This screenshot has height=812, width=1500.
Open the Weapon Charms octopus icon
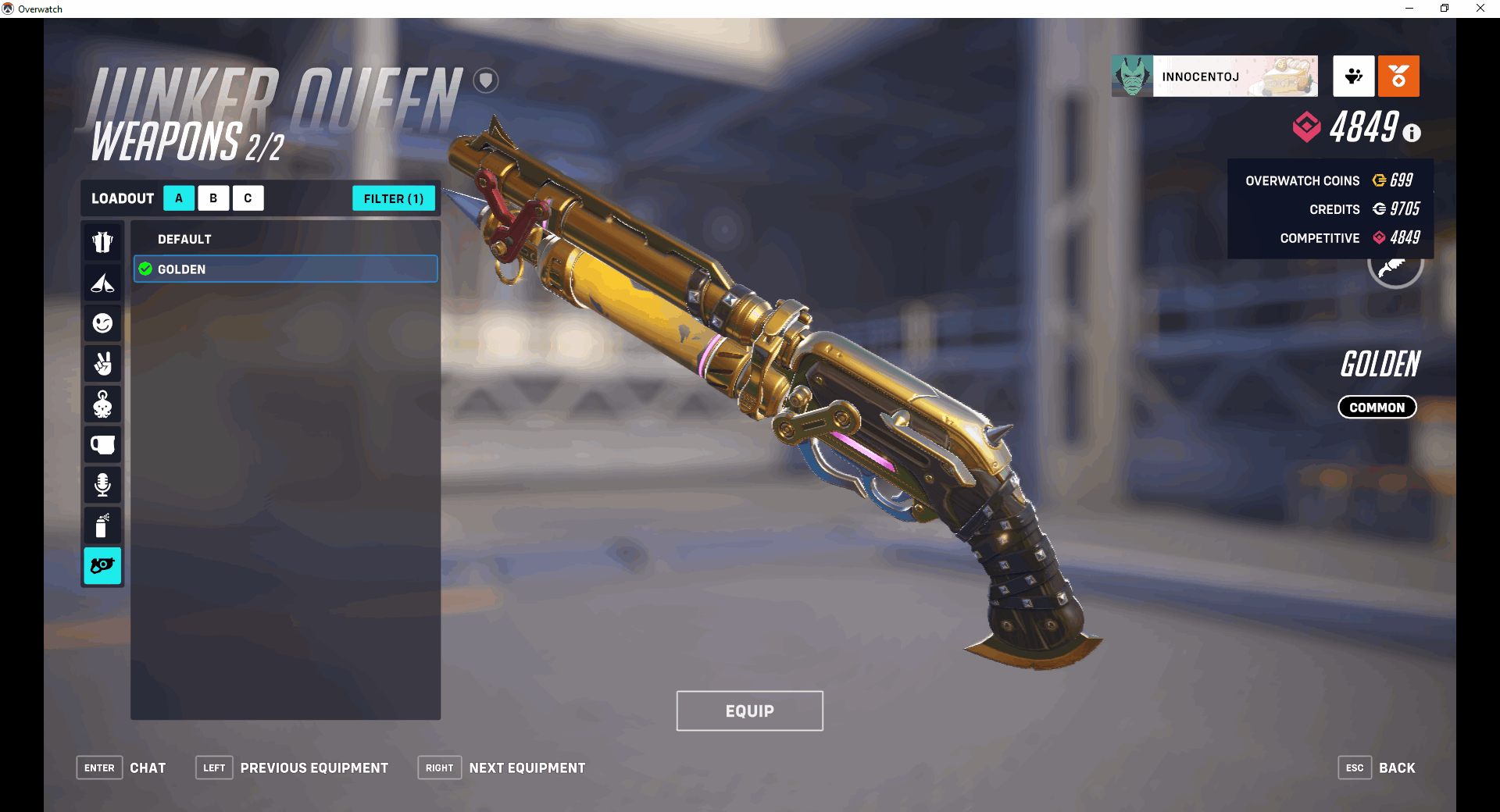pyautogui.click(x=102, y=404)
